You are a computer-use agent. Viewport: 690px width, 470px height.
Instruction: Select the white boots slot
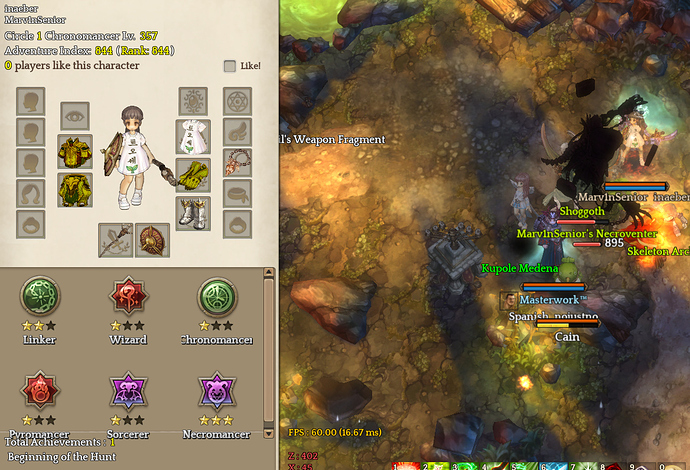tap(193, 212)
